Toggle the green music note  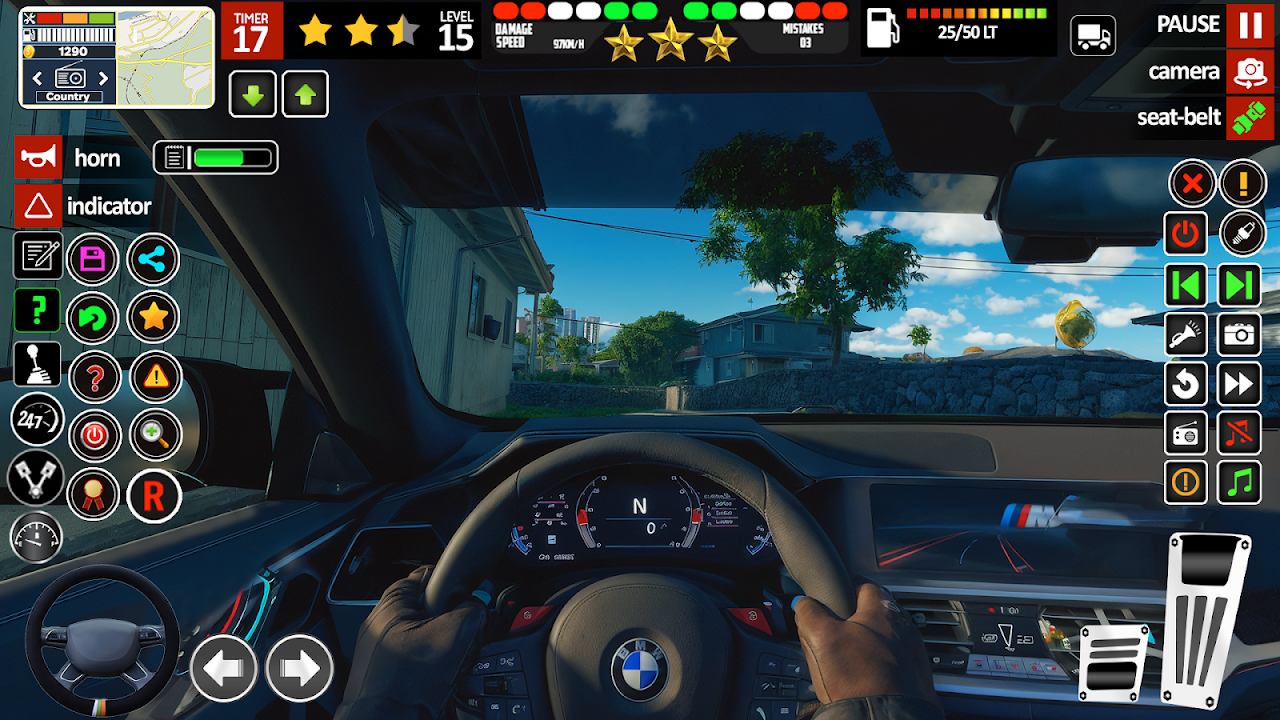click(x=1239, y=482)
